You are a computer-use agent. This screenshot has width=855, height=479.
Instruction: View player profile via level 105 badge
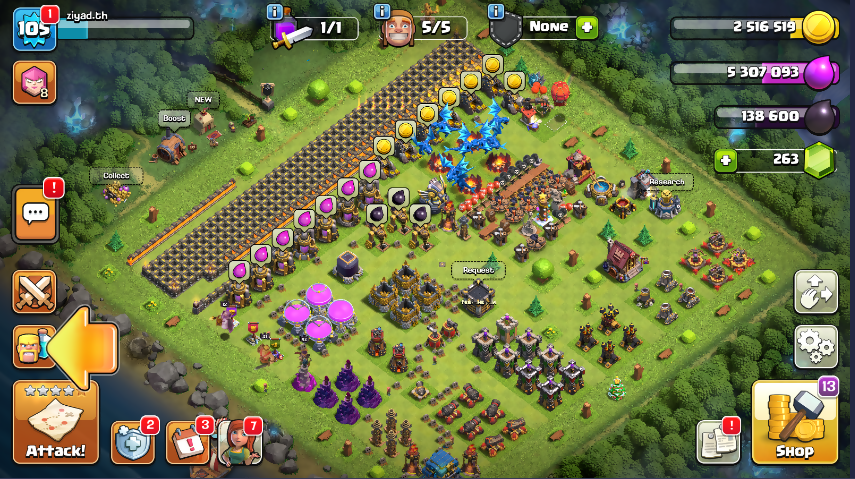pos(32,29)
